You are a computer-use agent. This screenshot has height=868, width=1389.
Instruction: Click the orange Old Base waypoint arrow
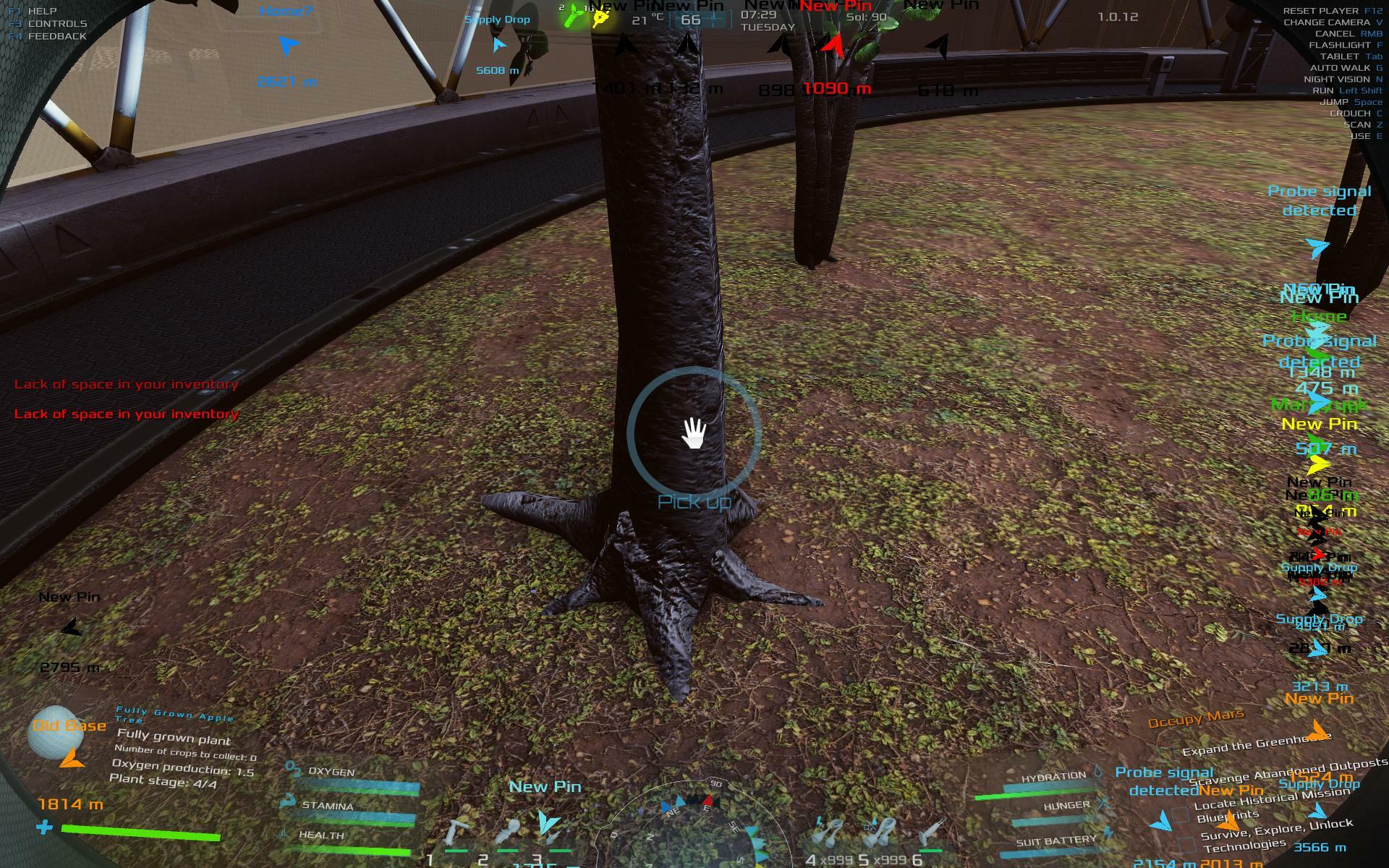(x=71, y=758)
